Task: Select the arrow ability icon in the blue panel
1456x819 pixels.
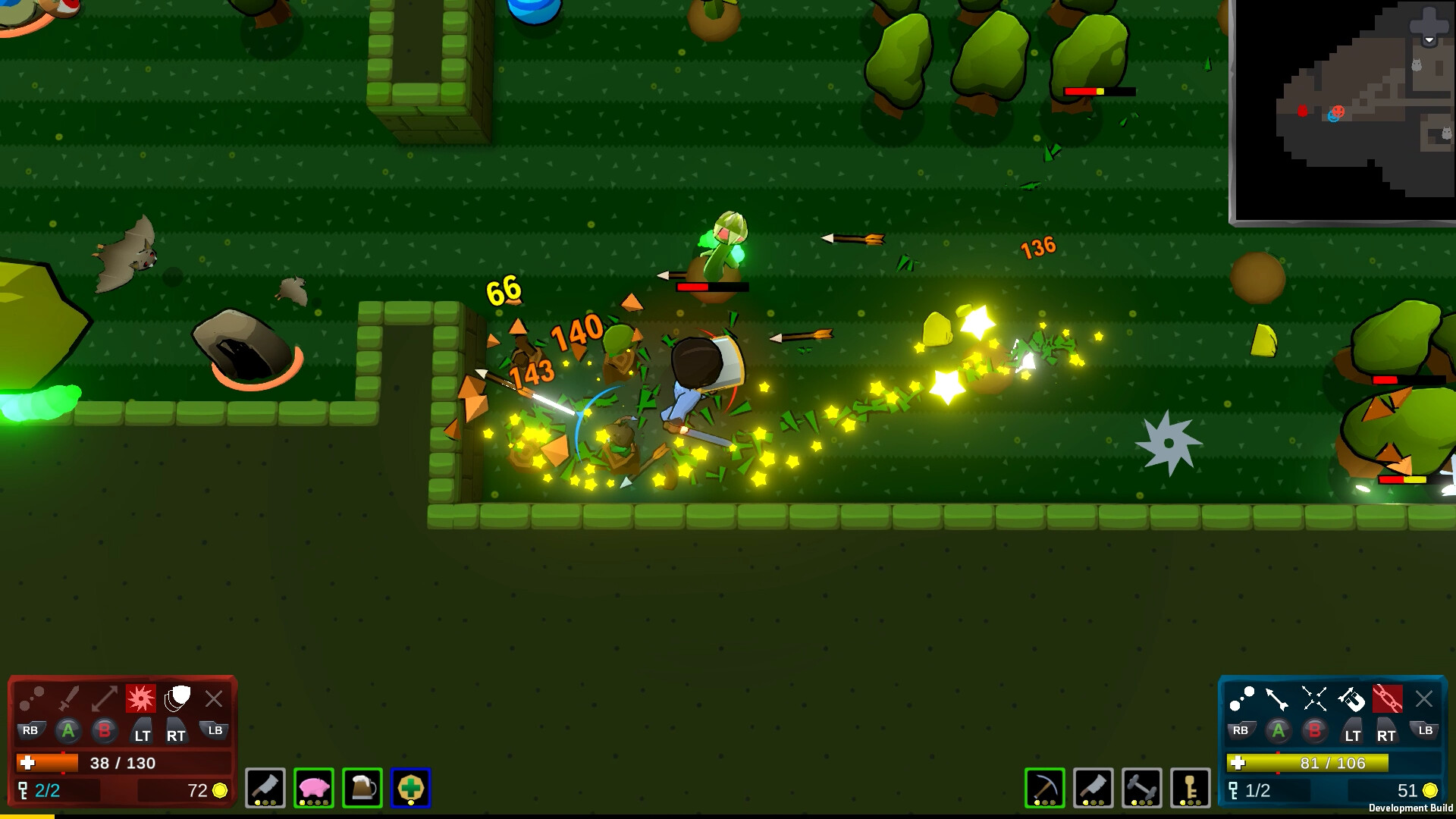Action: coord(1277,698)
